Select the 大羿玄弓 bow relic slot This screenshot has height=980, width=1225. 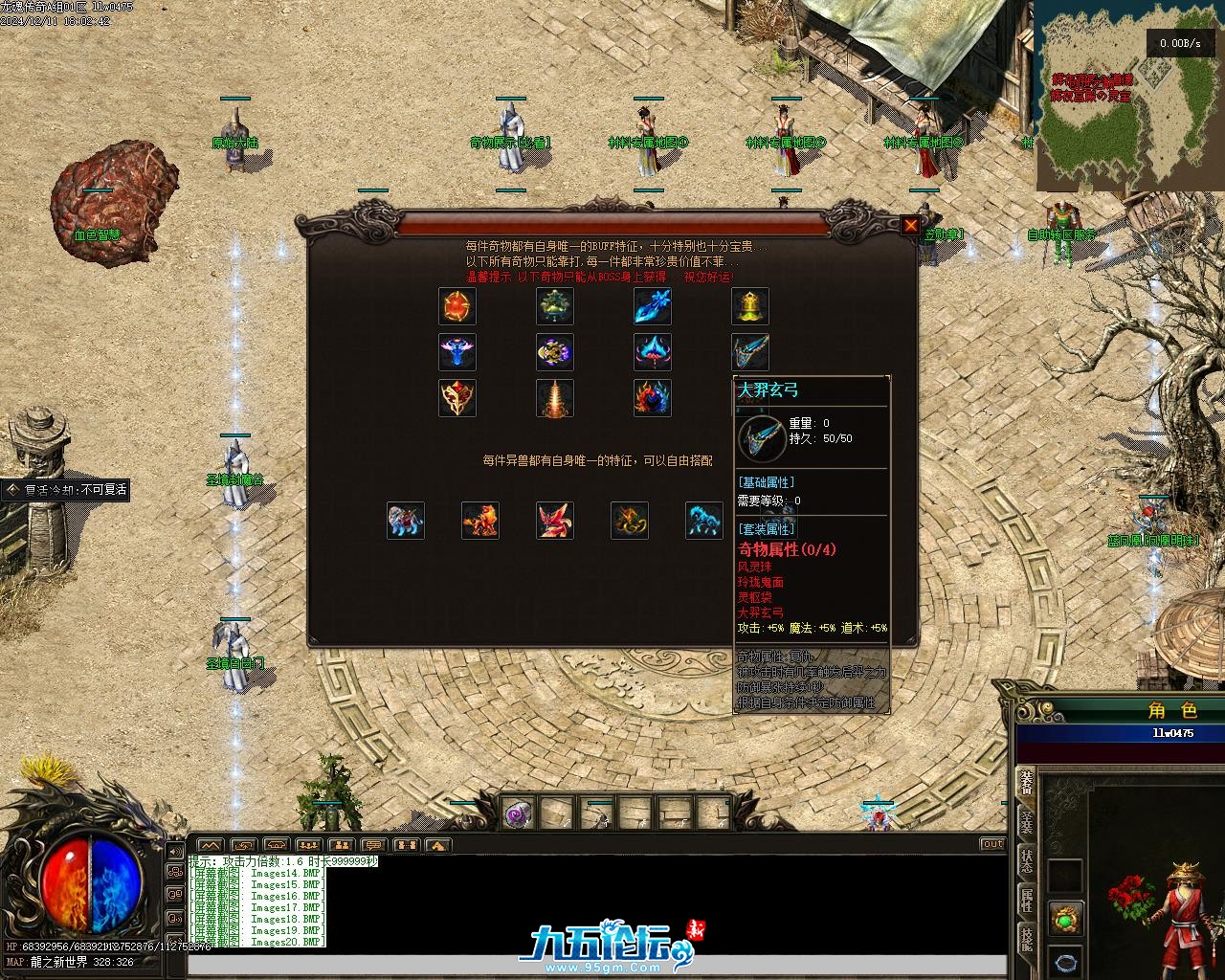750,352
